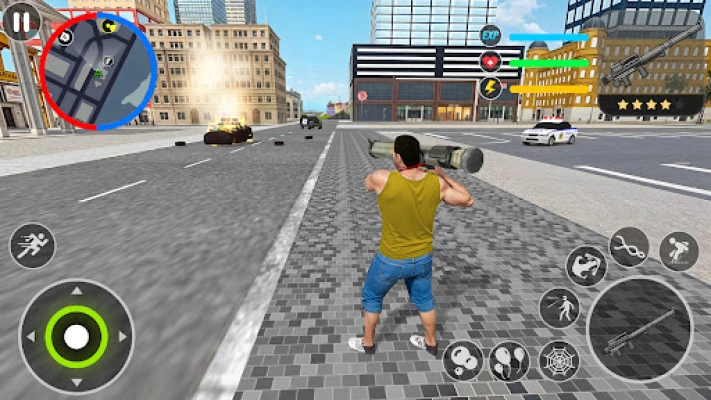Toggle the sprint running icon

pyautogui.click(x=32, y=245)
